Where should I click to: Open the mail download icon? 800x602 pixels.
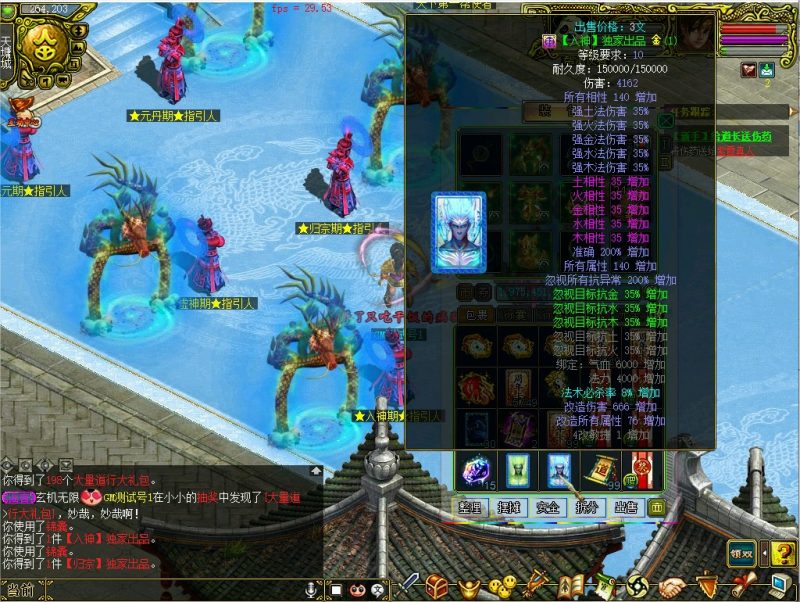click(768, 70)
